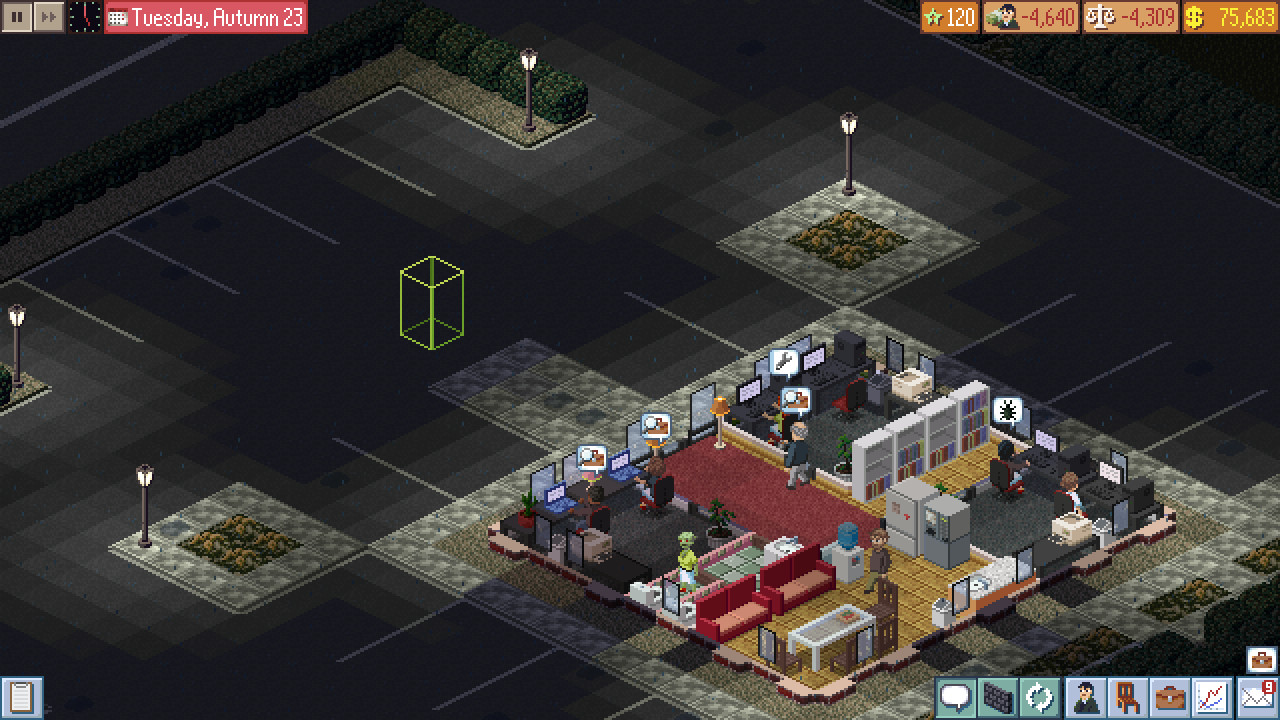The height and width of the screenshot is (720, 1280).
Task: Click the Tuesday, Autumn 23 date banner
Action: pos(204,16)
